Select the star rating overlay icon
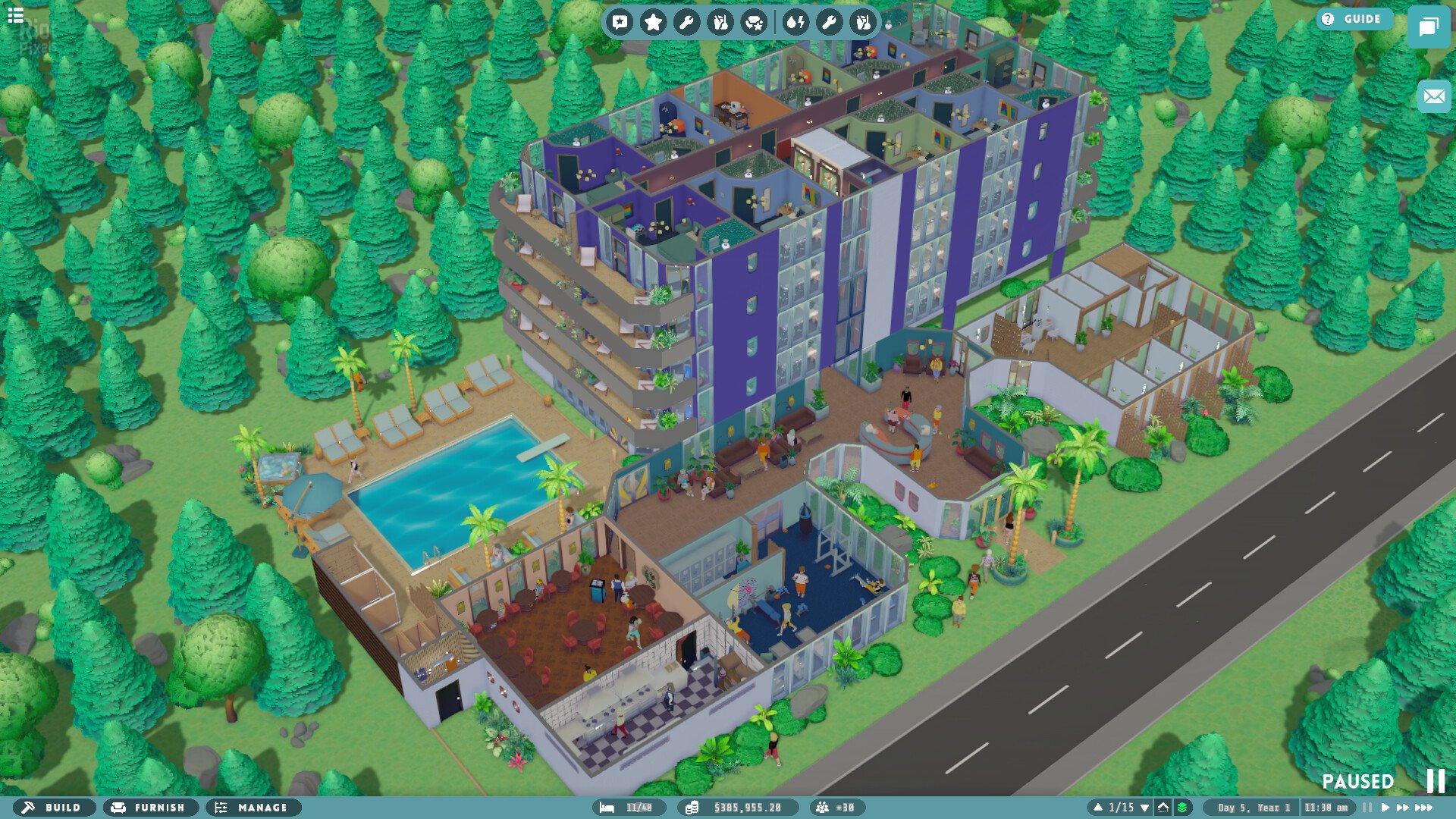This screenshot has height=819, width=1456. tap(654, 23)
